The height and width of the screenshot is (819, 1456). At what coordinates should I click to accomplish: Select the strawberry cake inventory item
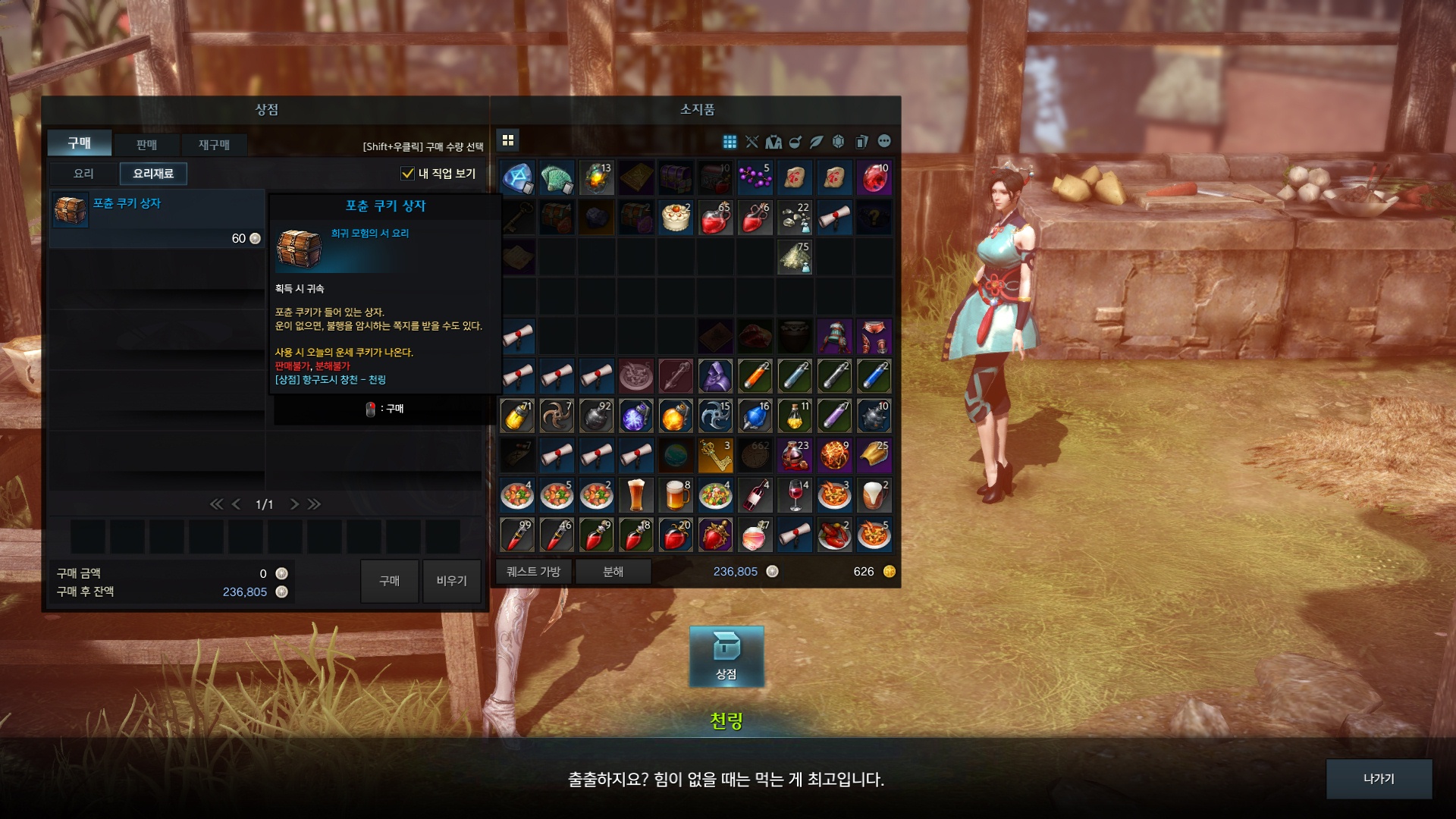(x=675, y=218)
